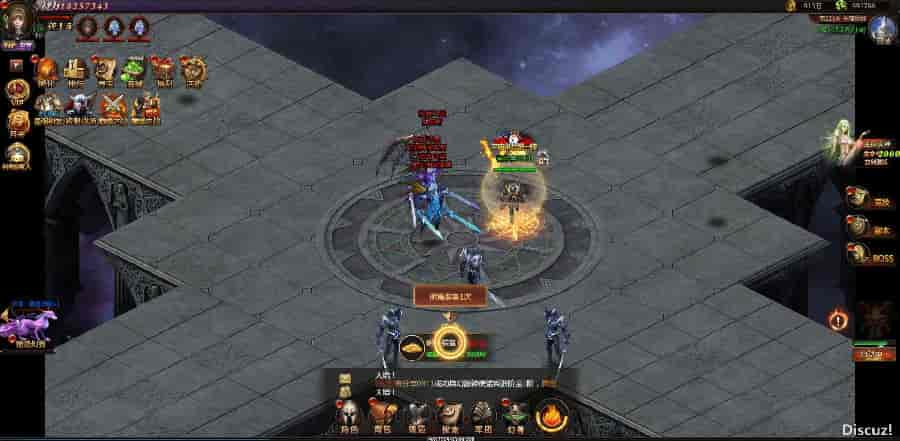
Task: Open the scroll event icon
Action: pos(104,69)
